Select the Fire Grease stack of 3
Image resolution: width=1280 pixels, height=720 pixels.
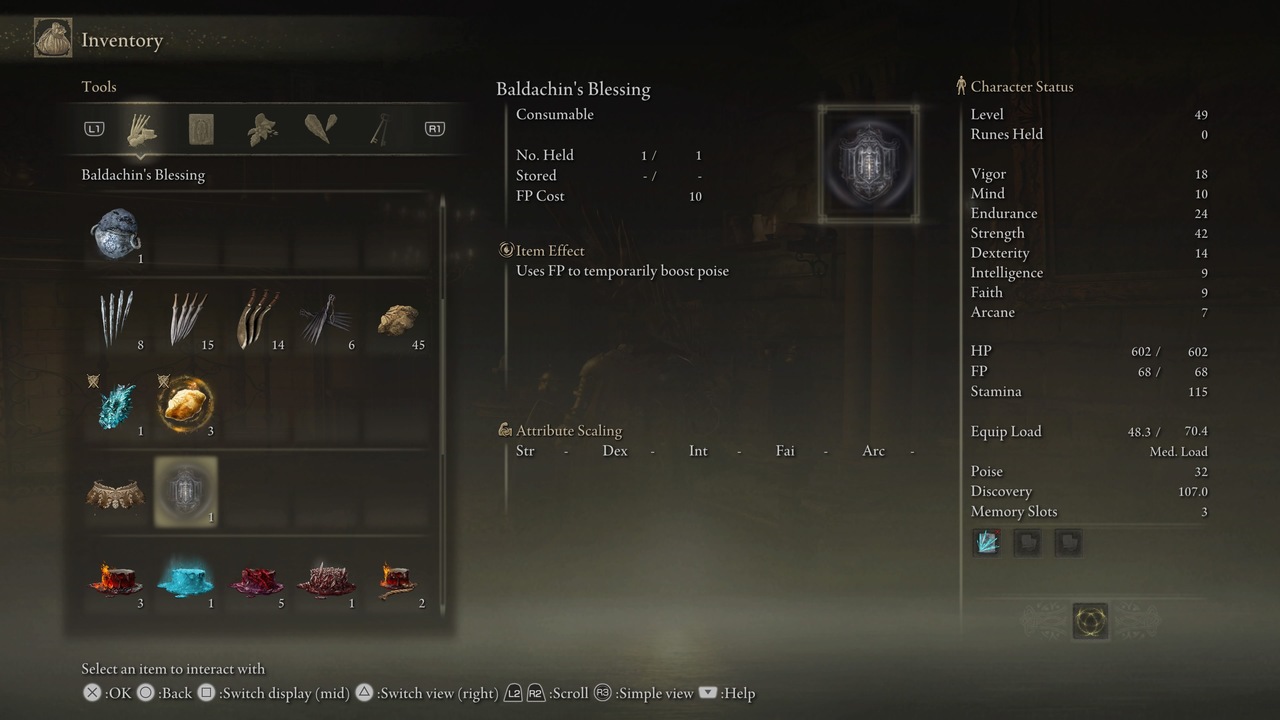(116, 579)
